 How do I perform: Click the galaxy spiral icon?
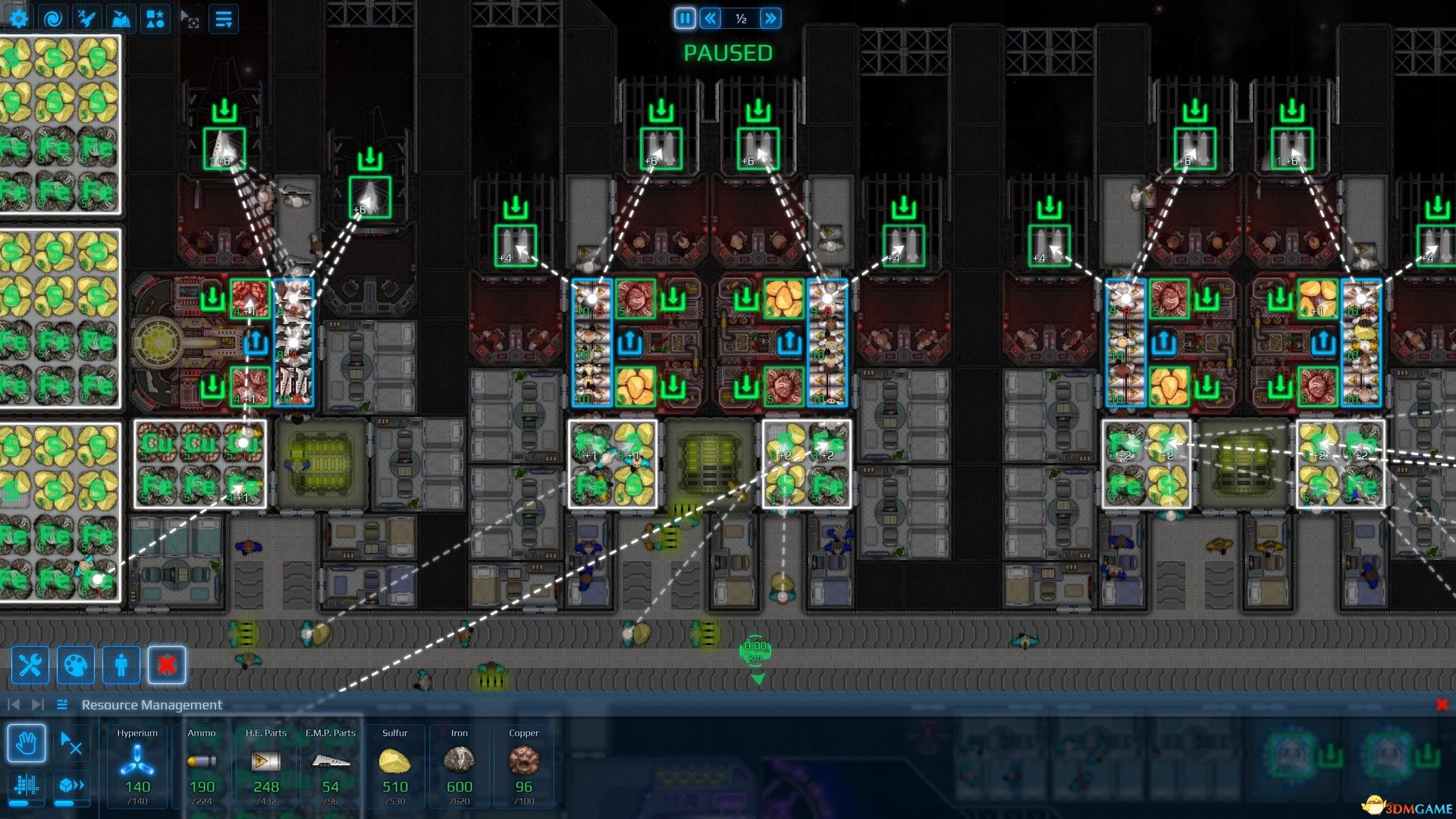click(52, 18)
